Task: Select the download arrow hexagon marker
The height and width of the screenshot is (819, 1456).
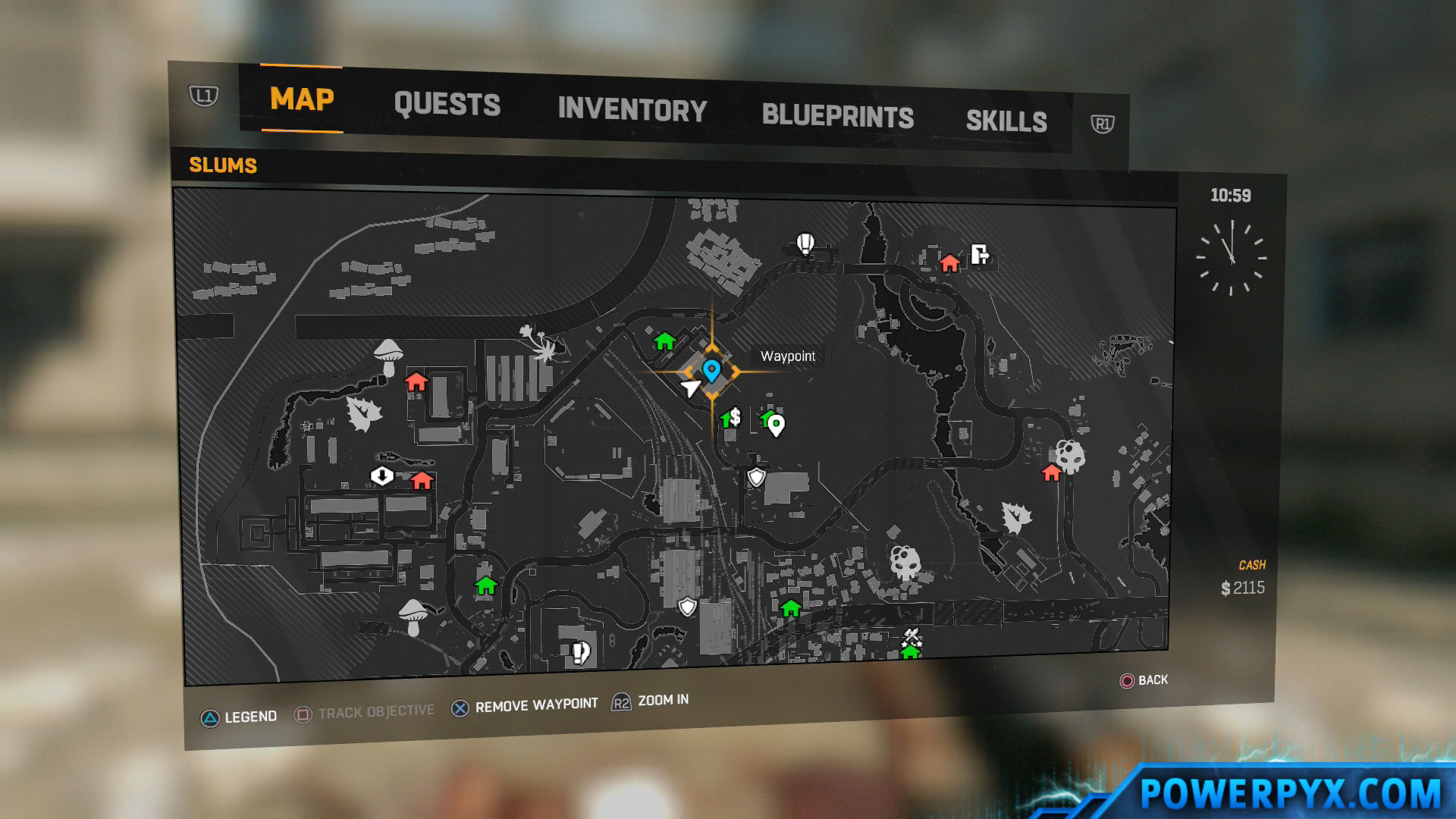Action: tap(381, 475)
